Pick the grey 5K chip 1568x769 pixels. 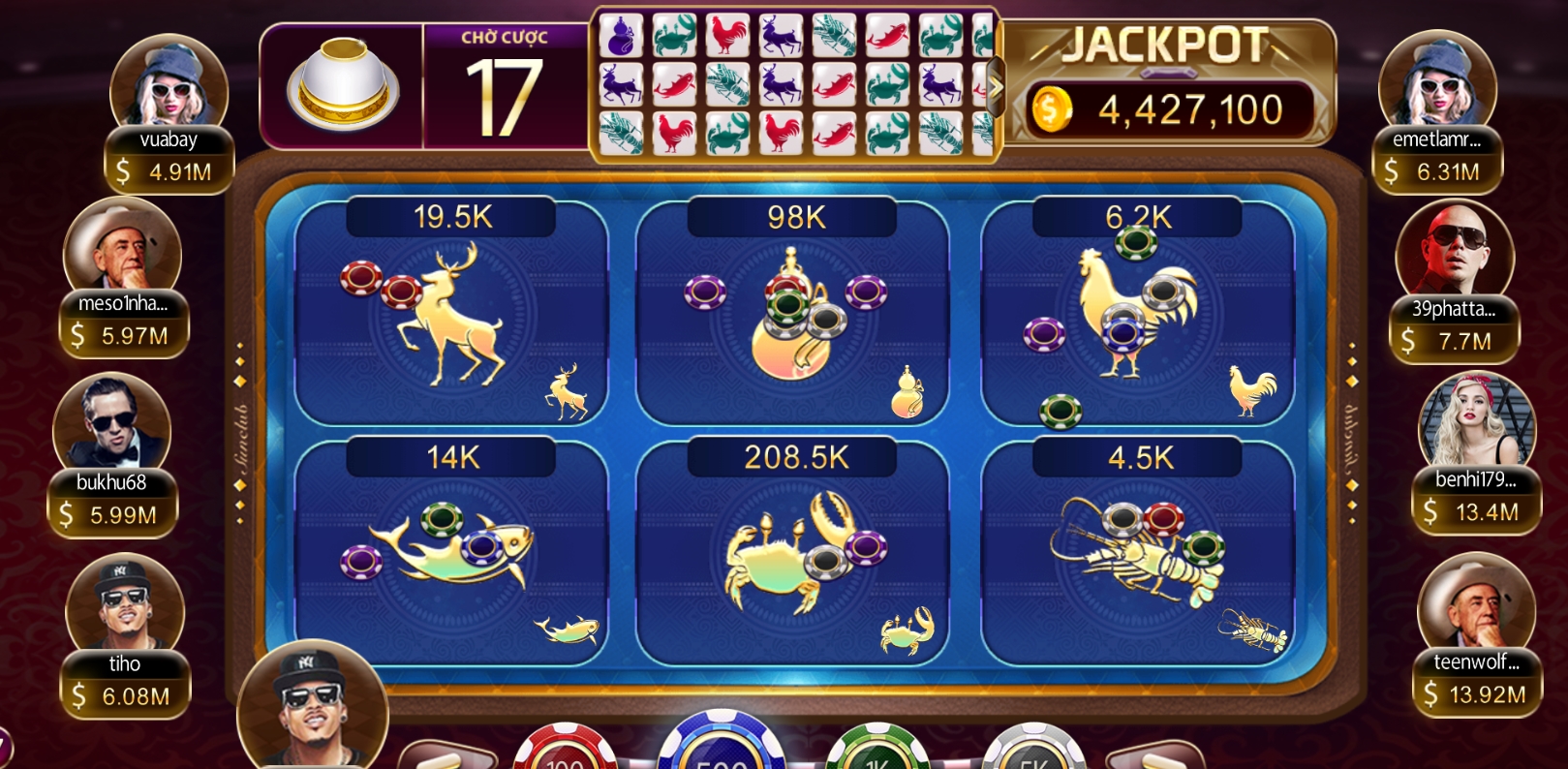click(x=1032, y=751)
